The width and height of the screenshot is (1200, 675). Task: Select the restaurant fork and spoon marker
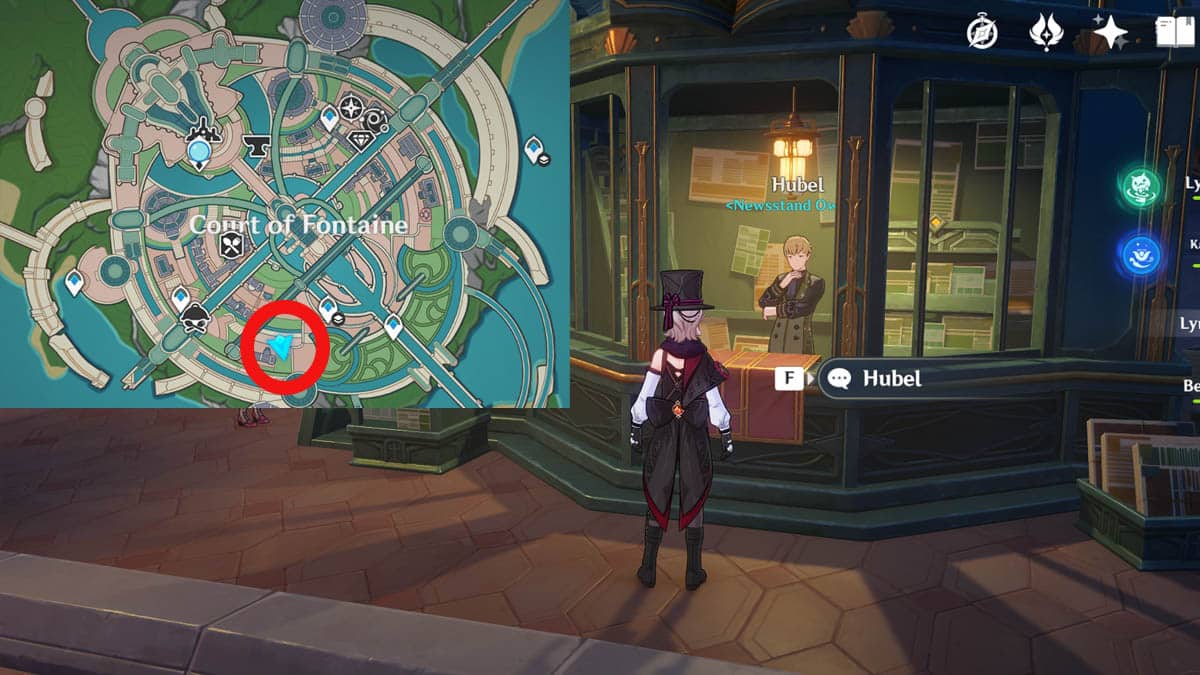pyautogui.click(x=231, y=246)
